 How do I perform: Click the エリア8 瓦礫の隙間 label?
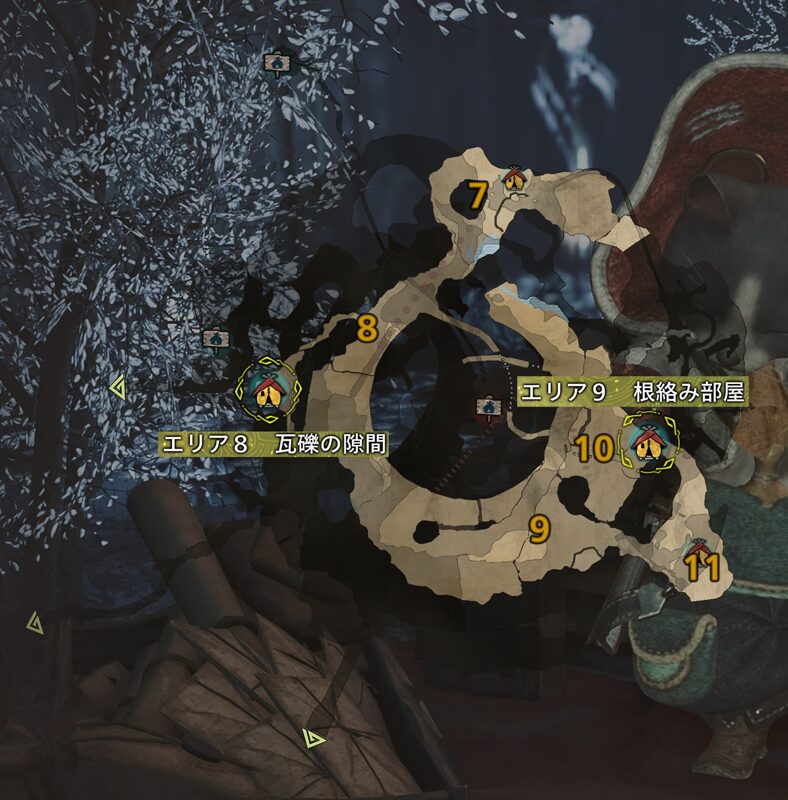click(273, 443)
